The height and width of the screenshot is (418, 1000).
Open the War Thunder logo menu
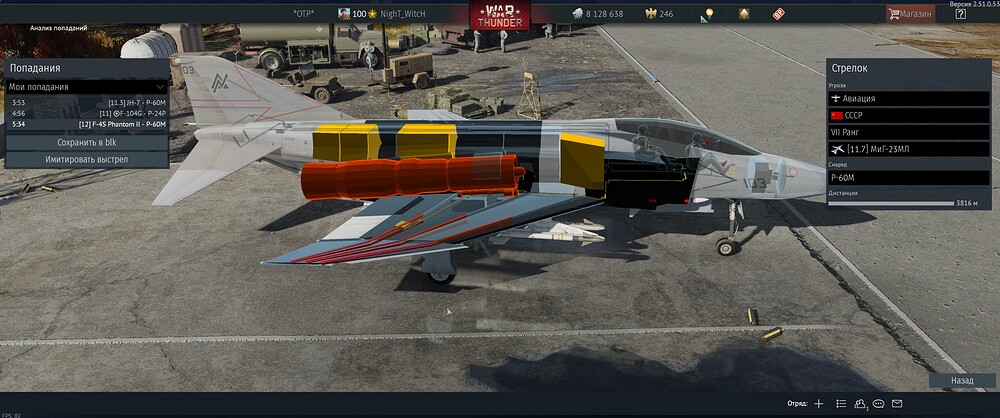click(x=501, y=16)
